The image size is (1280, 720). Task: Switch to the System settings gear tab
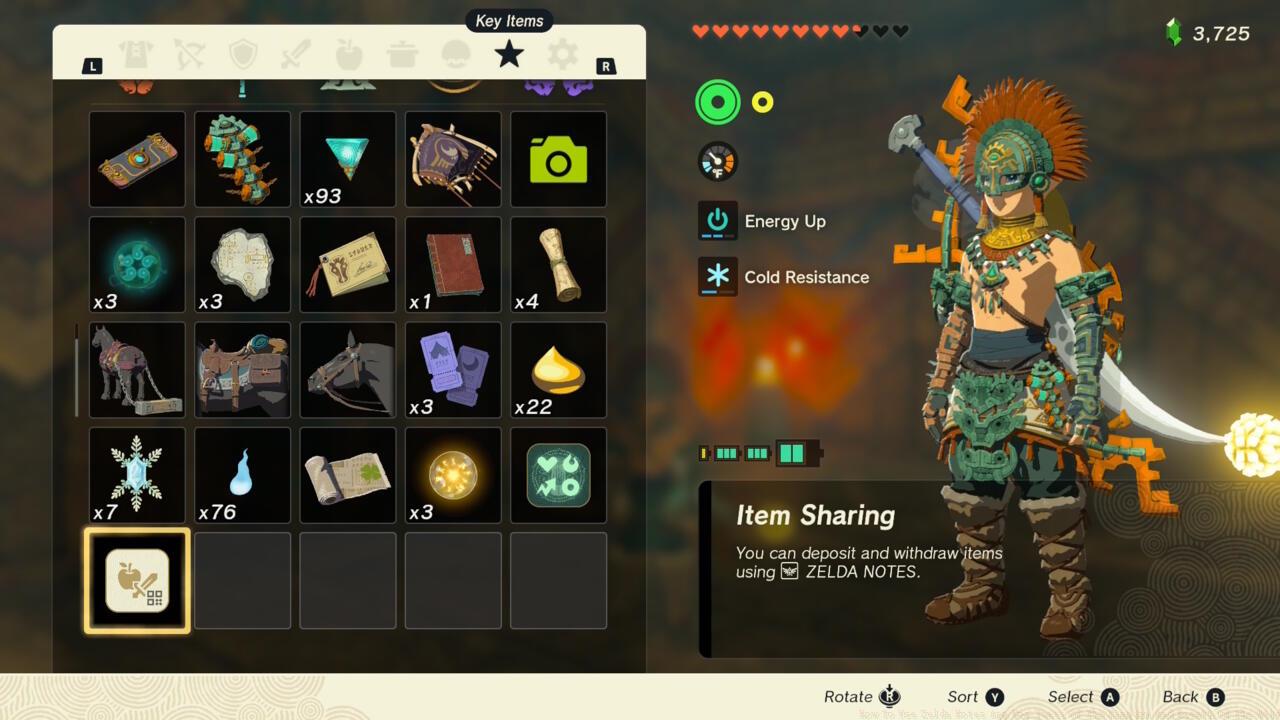[x=561, y=55]
